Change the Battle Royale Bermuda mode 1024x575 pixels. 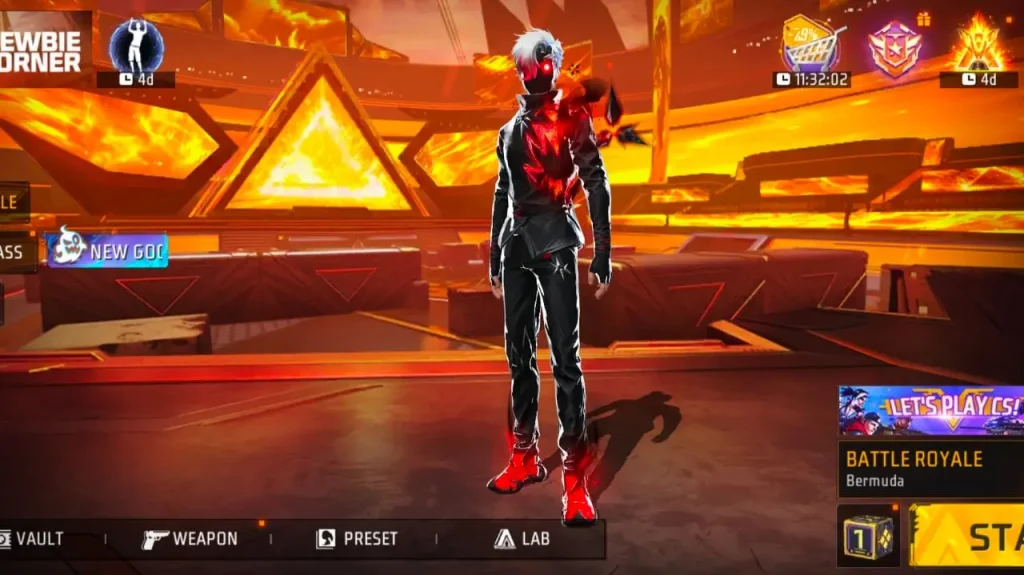click(930, 468)
